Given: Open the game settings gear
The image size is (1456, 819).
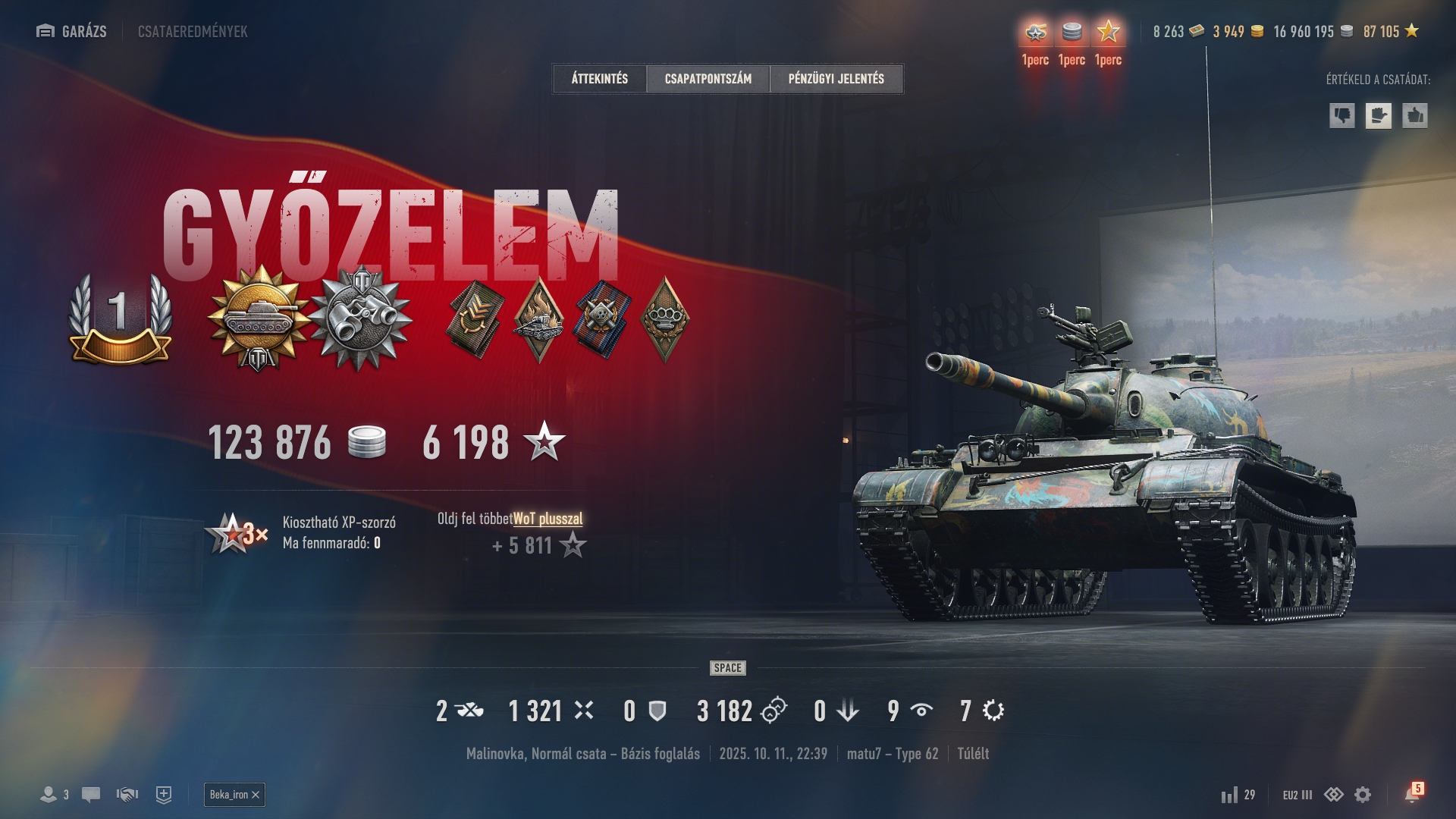Looking at the screenshot, I should click(x=1363, y=795).
